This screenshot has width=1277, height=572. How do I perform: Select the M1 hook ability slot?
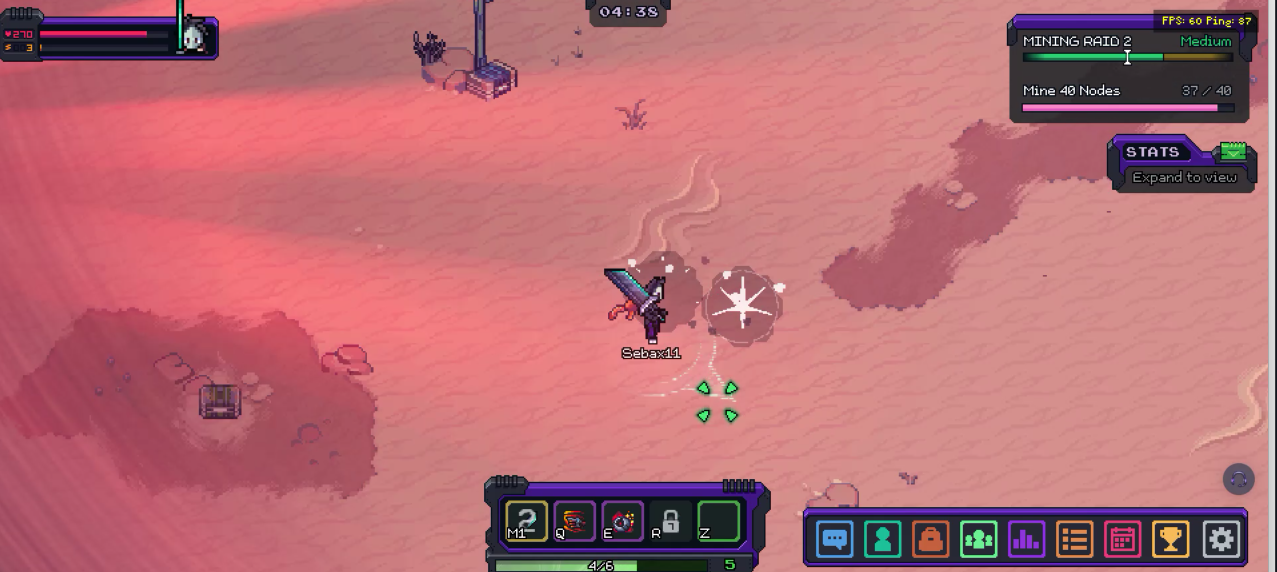[x=526, y=521]
